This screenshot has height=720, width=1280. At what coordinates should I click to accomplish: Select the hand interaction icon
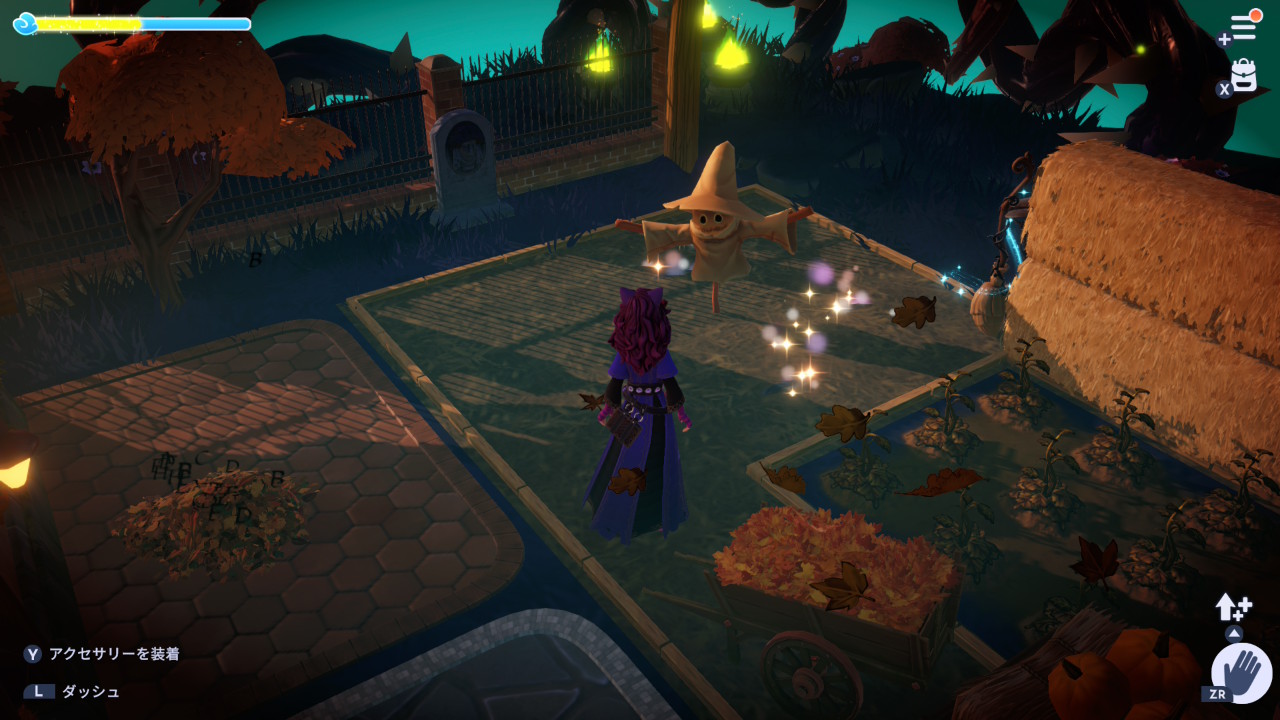point(1241,672)
